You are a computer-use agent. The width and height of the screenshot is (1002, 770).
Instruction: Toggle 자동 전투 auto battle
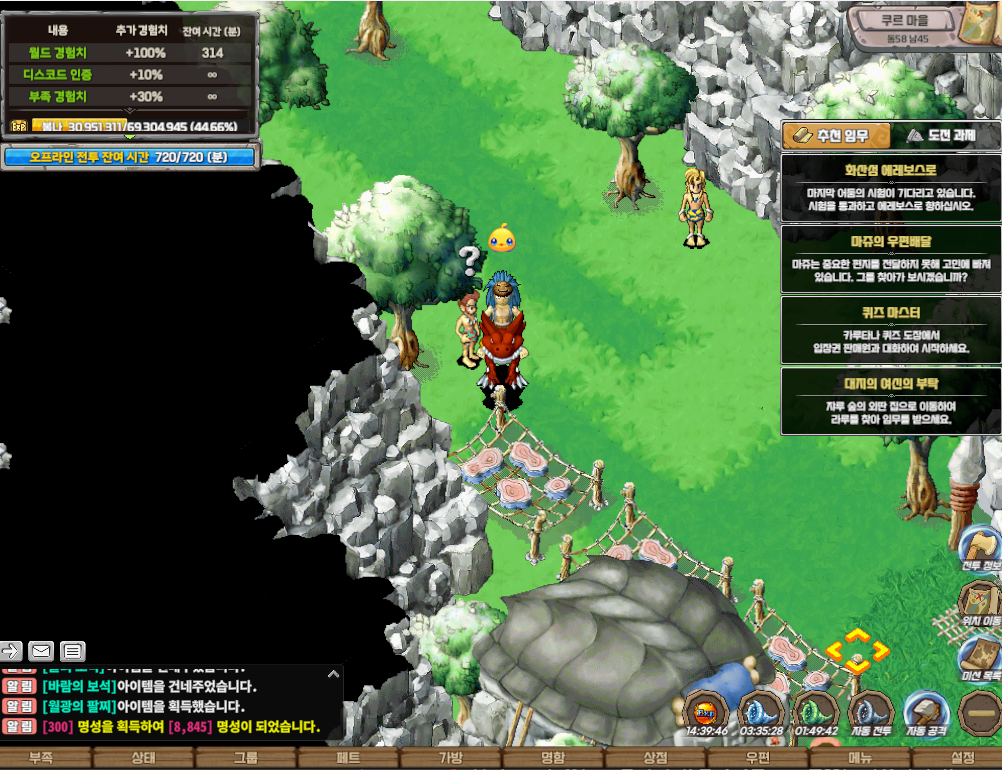(x=870, y=713)
